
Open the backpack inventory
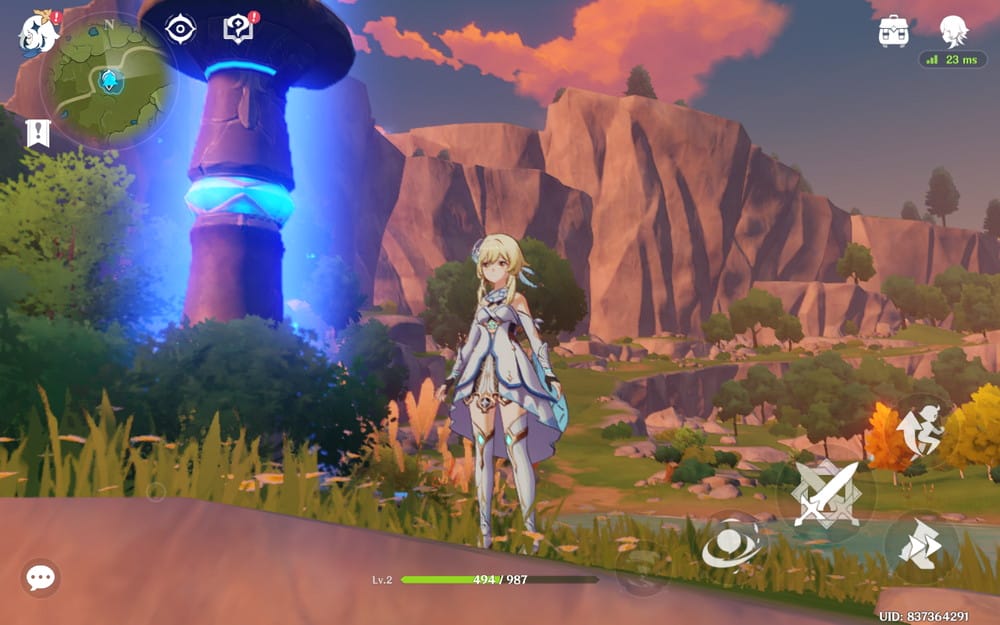tap(893, 31)
